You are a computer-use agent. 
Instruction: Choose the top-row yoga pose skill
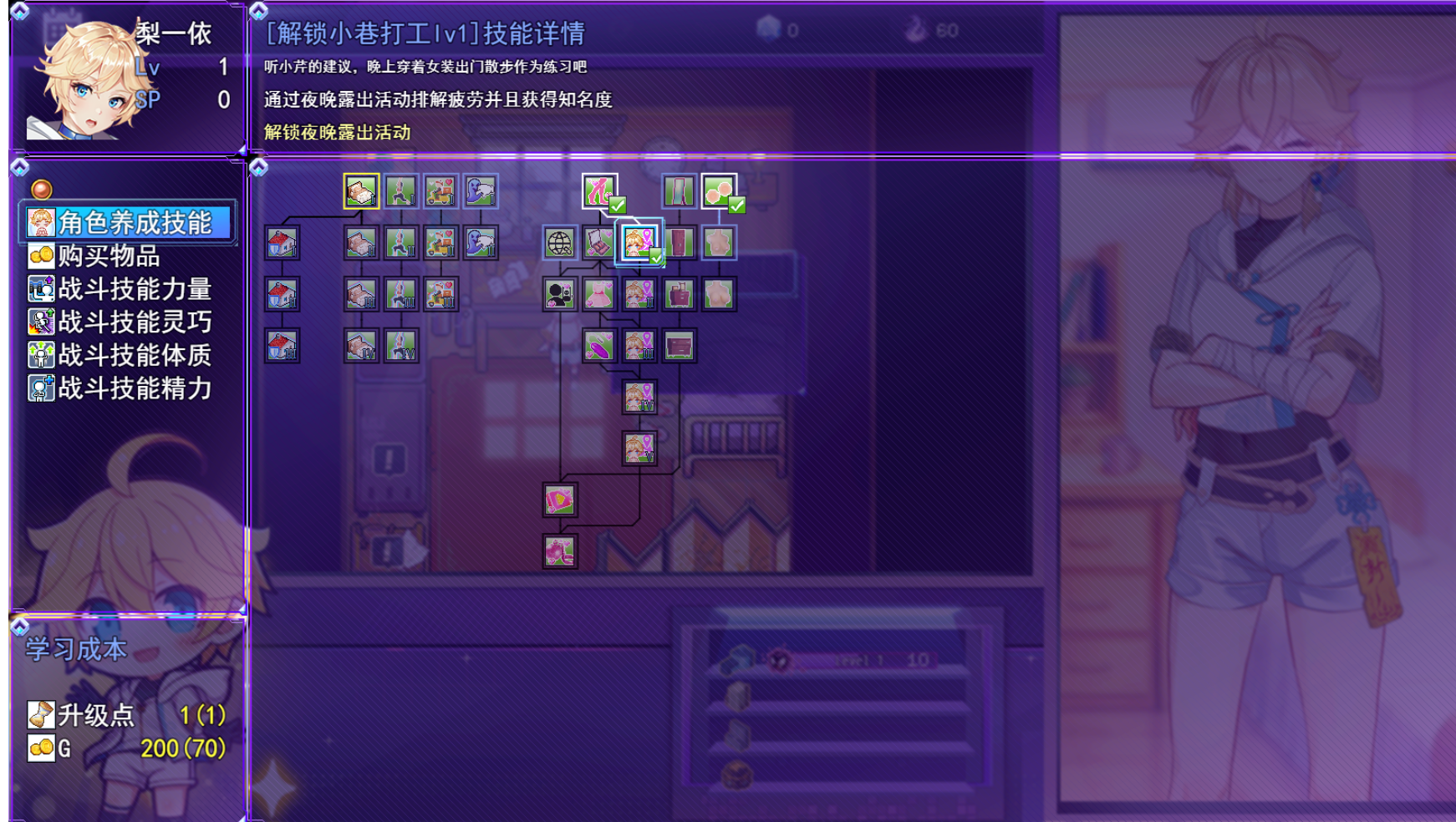[401, 191]
